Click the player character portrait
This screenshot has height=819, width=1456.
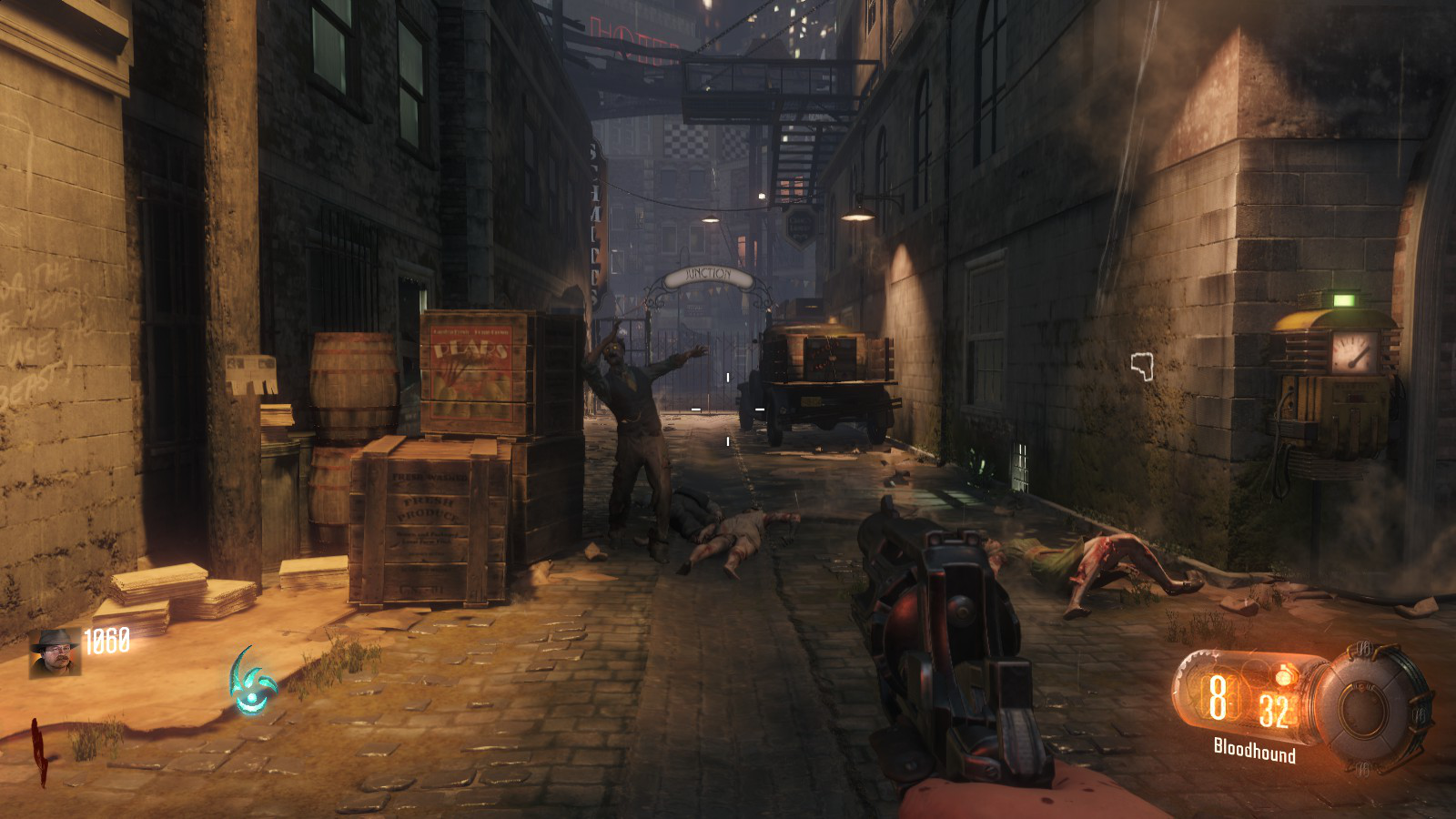pos(56,652)
